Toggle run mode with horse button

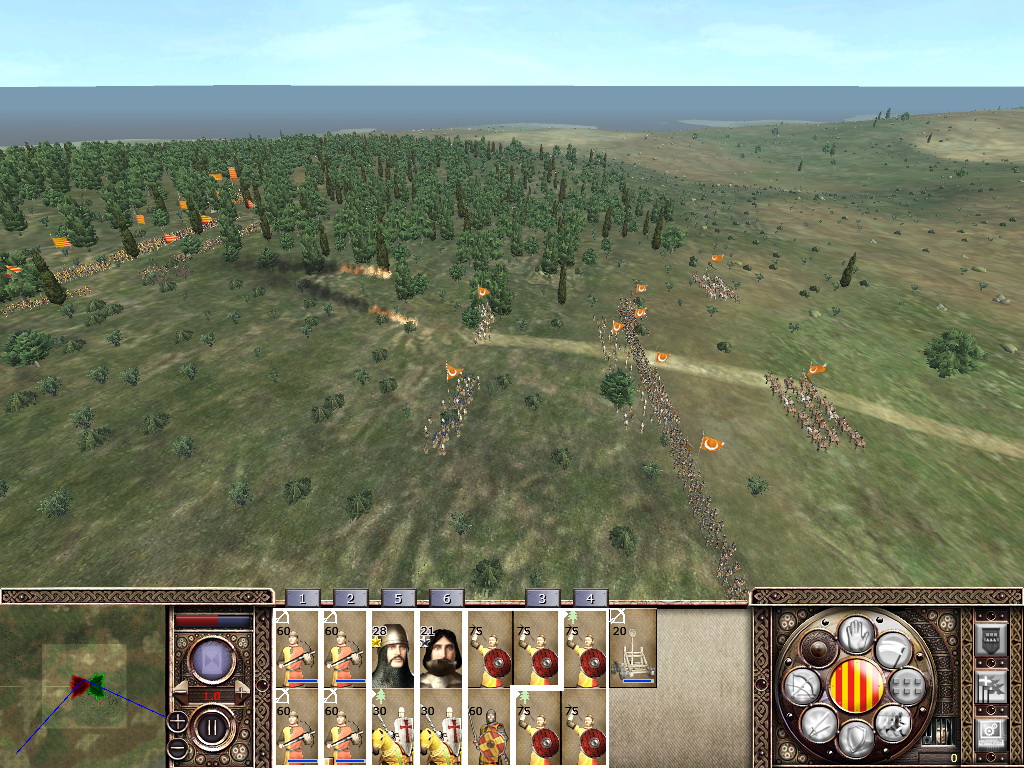[892, 721]
